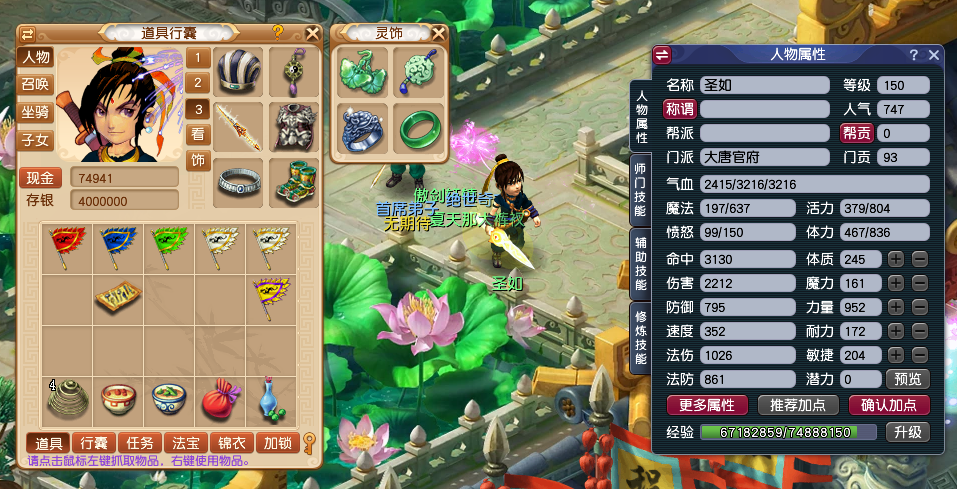
Task: Switch to the 召唤 summon tab
Action: tap(36, 84)
